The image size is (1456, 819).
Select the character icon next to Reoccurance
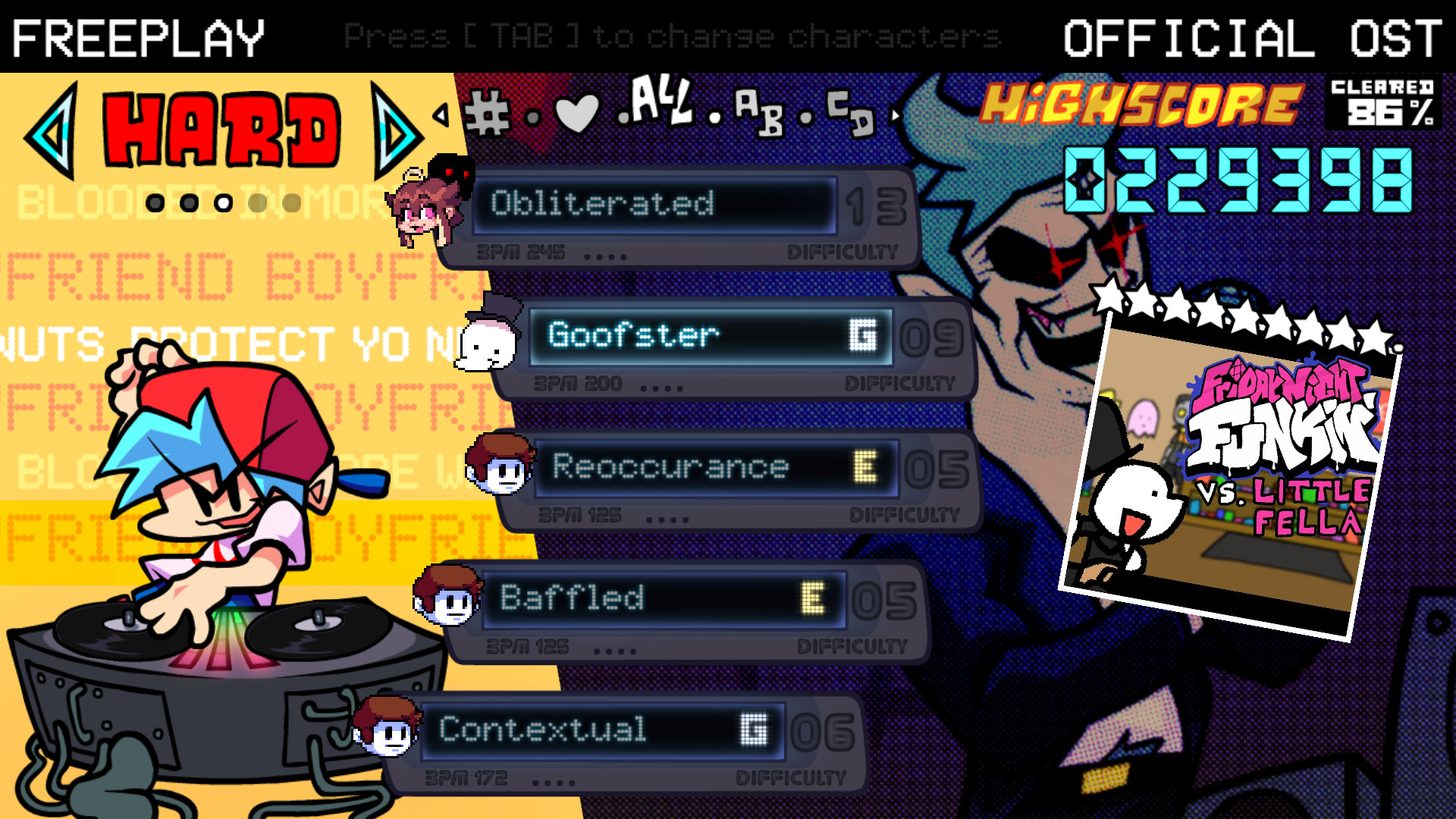click(x=500, y=463)
